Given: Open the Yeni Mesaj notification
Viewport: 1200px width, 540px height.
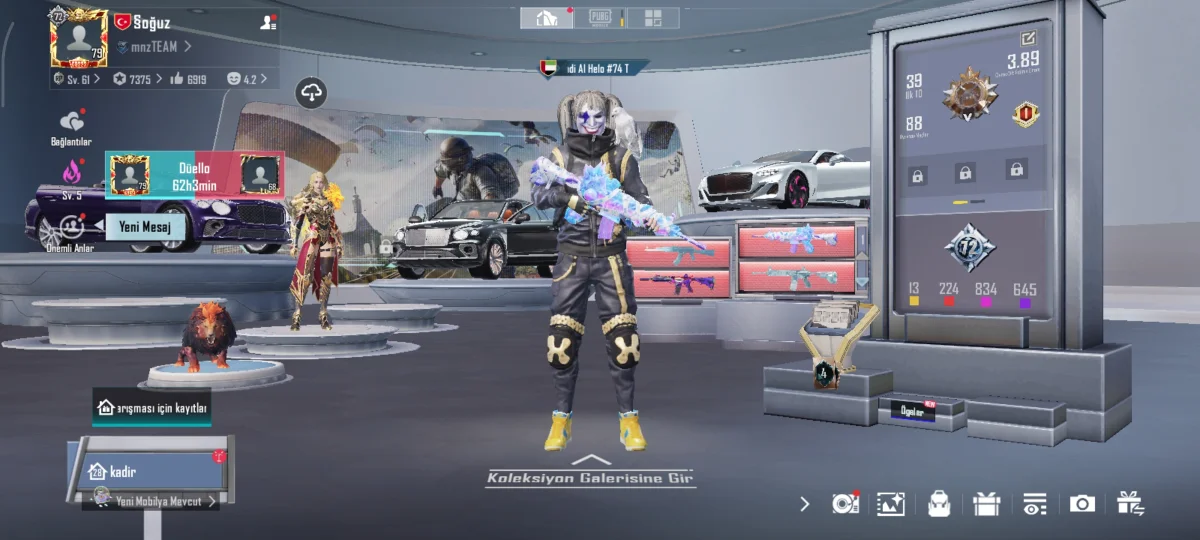Looking at the screenshot, I should (x=144, y=227).
